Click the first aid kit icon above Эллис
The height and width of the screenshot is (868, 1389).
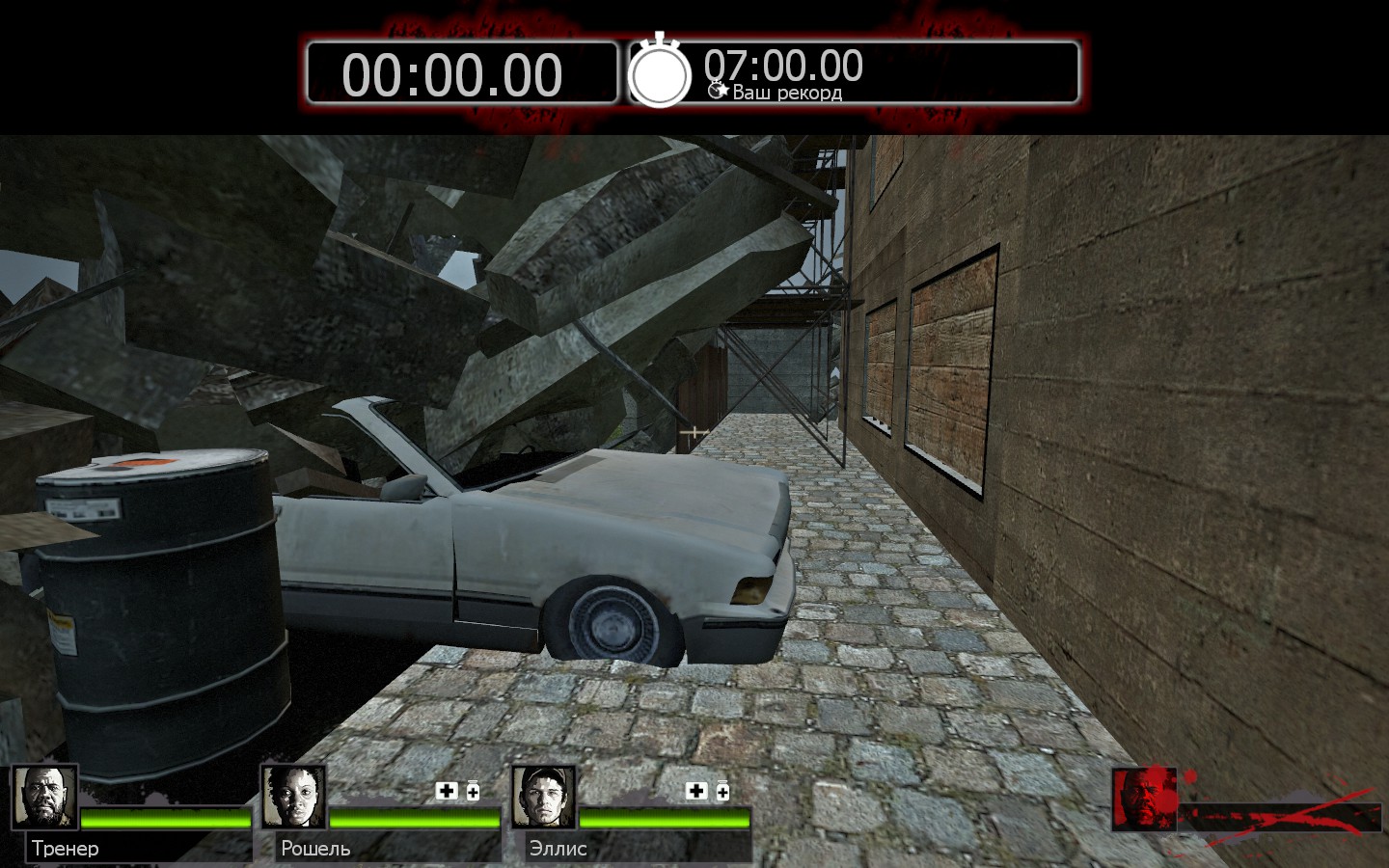(x=696, y=791)
